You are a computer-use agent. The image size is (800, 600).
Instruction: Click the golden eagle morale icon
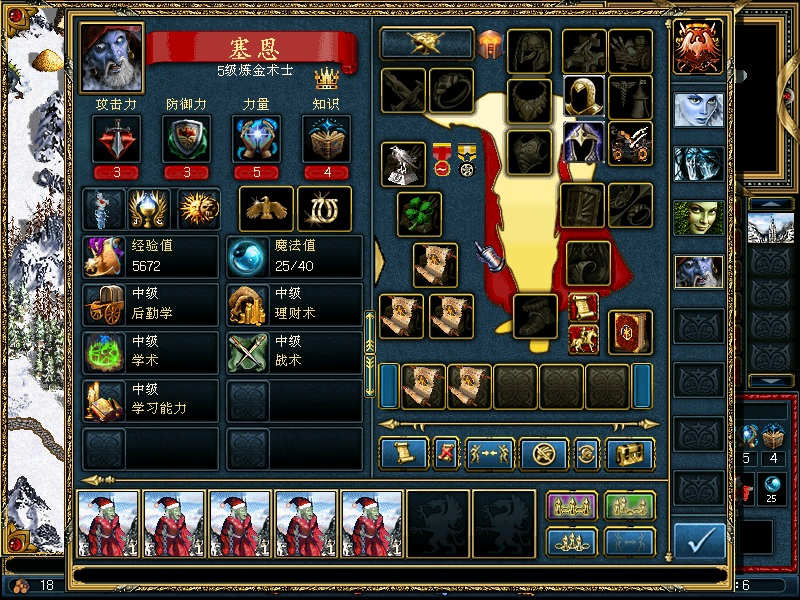click(x=266, y=208)
